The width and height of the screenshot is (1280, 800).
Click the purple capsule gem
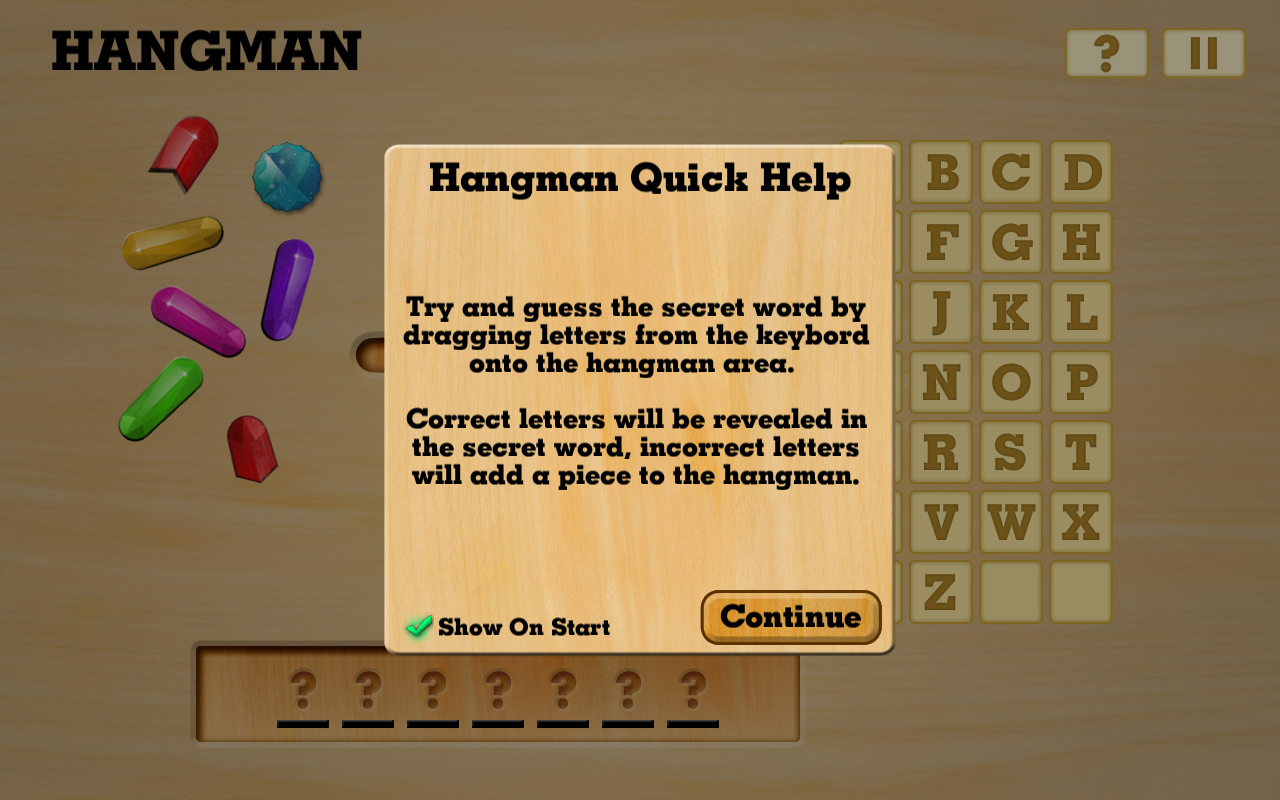click(289, 292)
